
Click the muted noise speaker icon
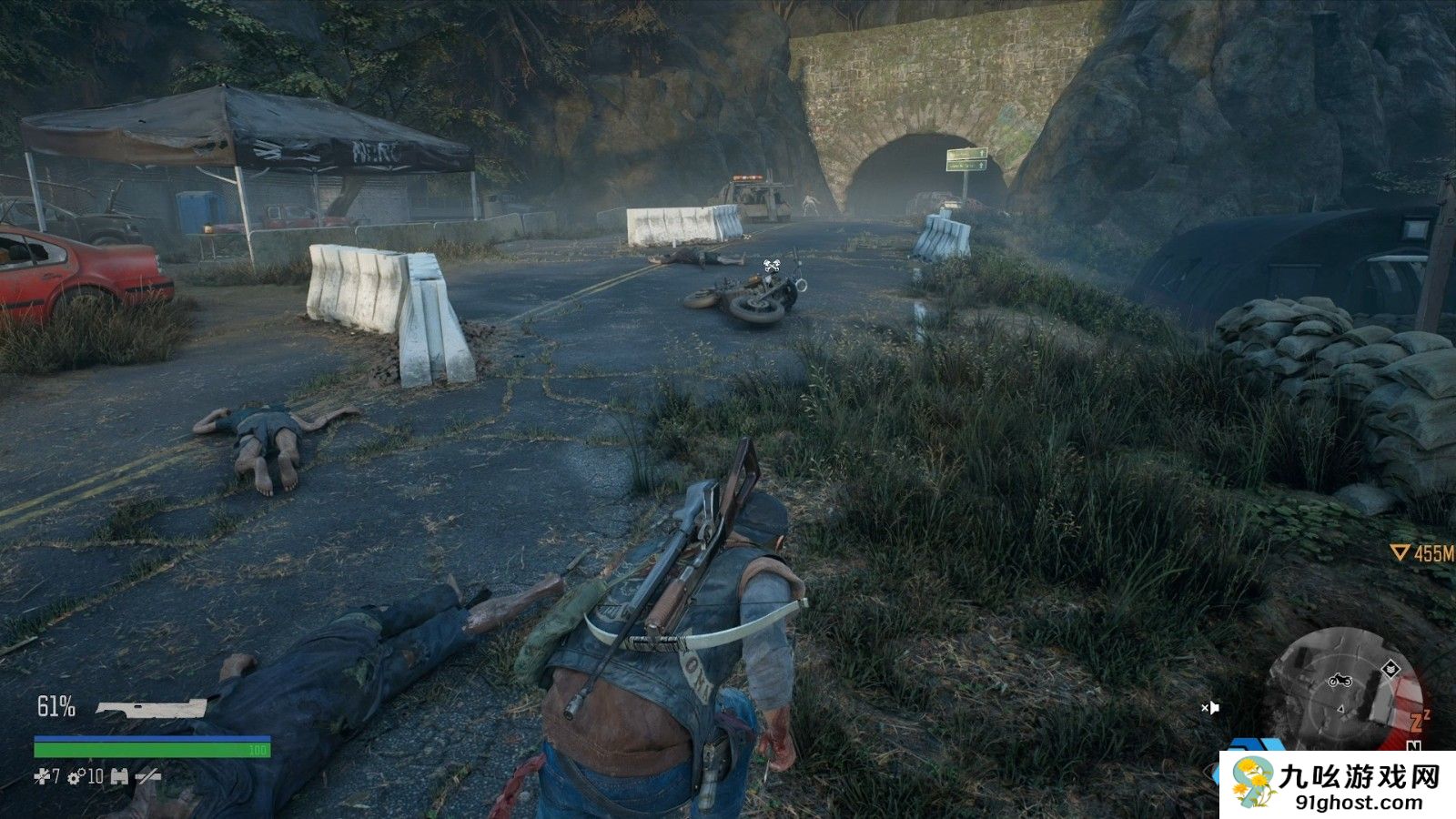(x=1209, y=707)
